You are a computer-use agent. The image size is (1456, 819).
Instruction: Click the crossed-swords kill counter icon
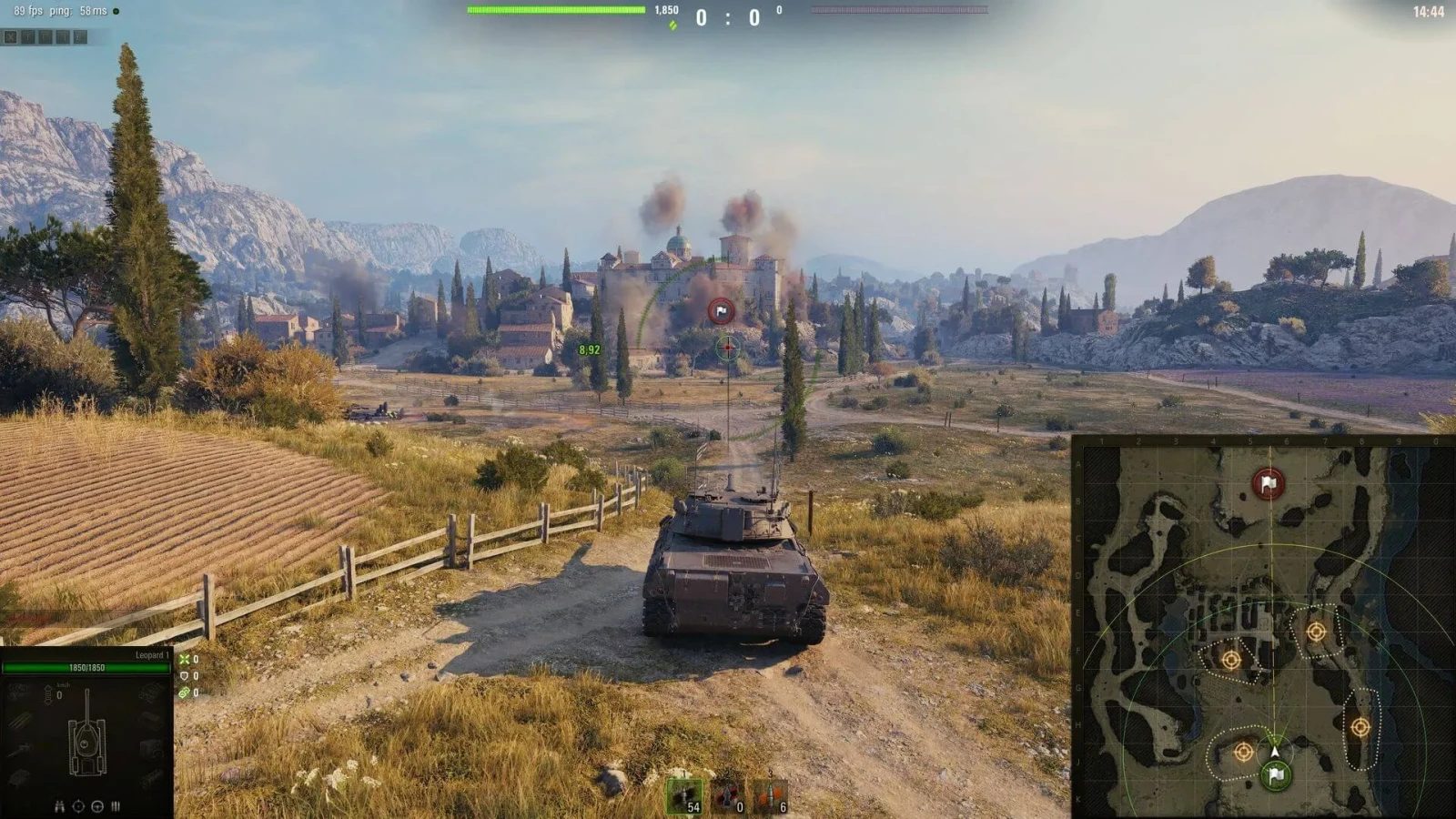coord(185,661)
